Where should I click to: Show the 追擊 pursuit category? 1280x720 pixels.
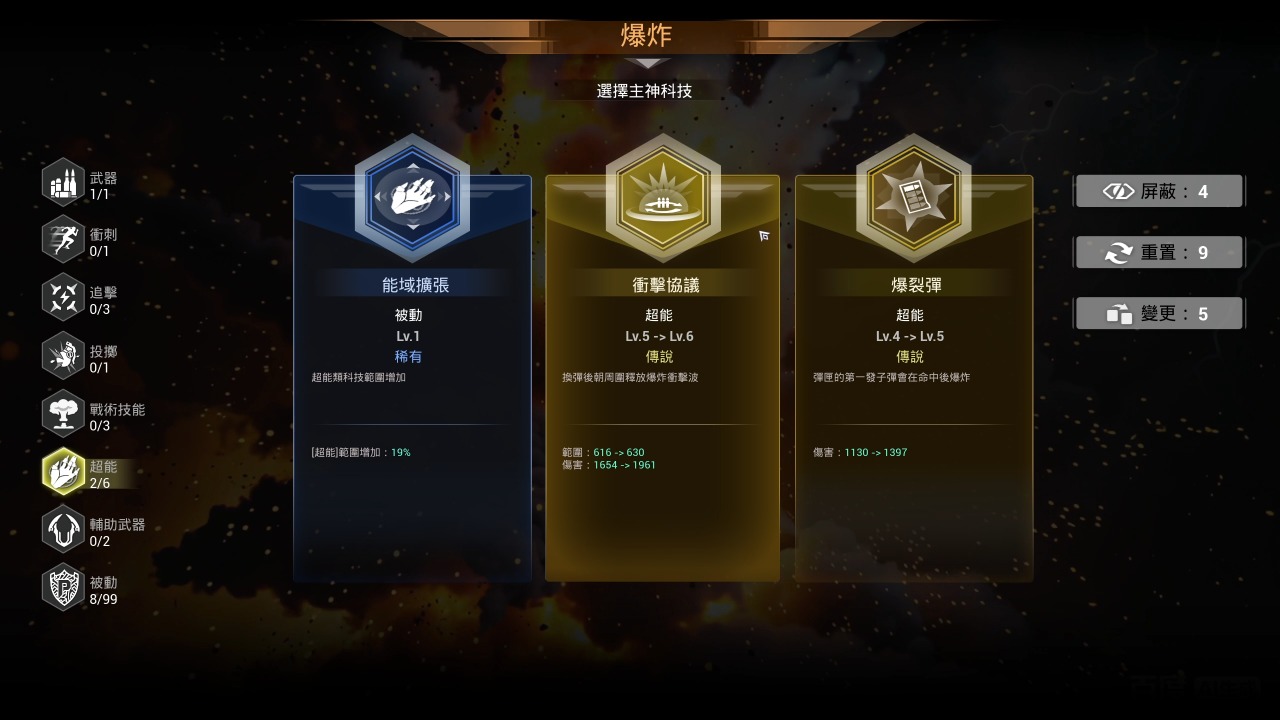tap(64, 299)
